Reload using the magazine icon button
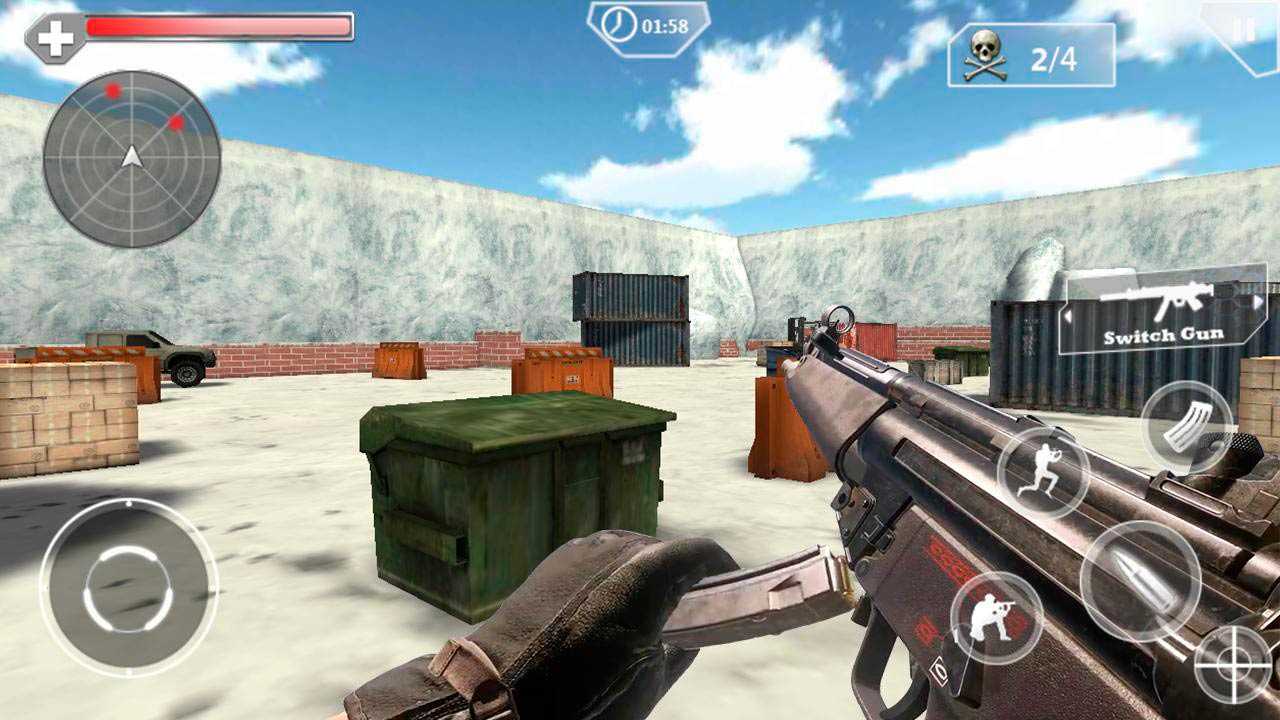This screenshot has width=1280, height=720. tap(1187, 426)
